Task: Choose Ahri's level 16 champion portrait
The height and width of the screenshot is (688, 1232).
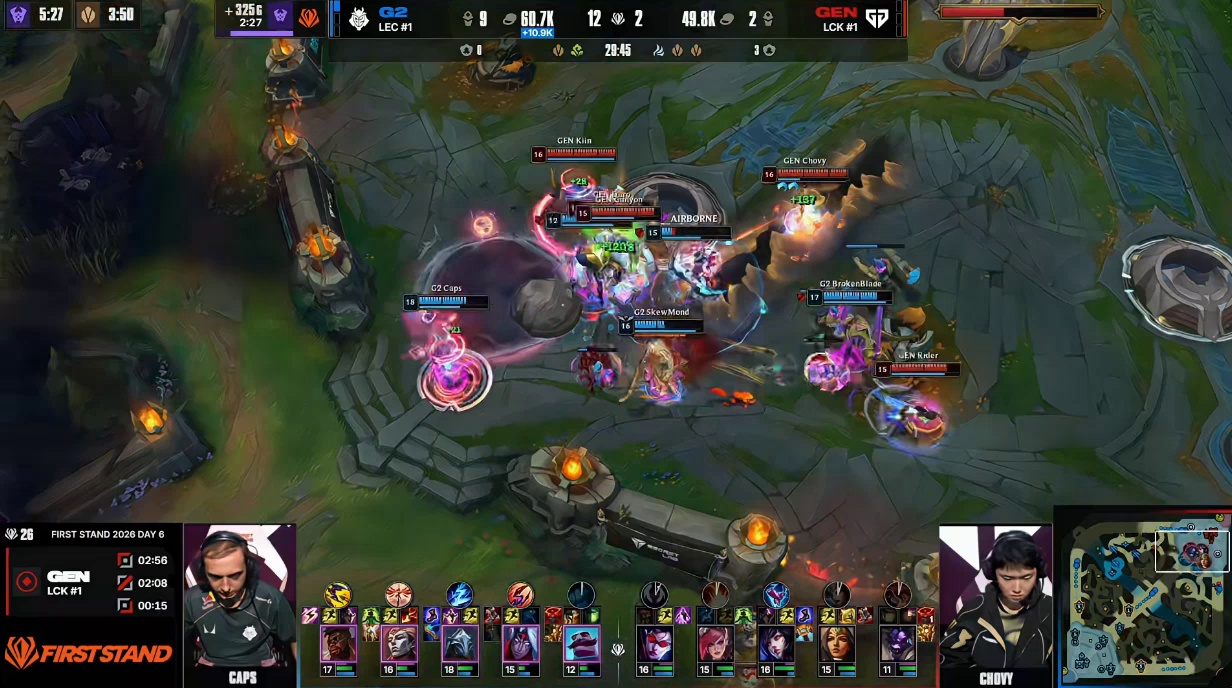Action: pyautogui.click(x=776, y=644)
